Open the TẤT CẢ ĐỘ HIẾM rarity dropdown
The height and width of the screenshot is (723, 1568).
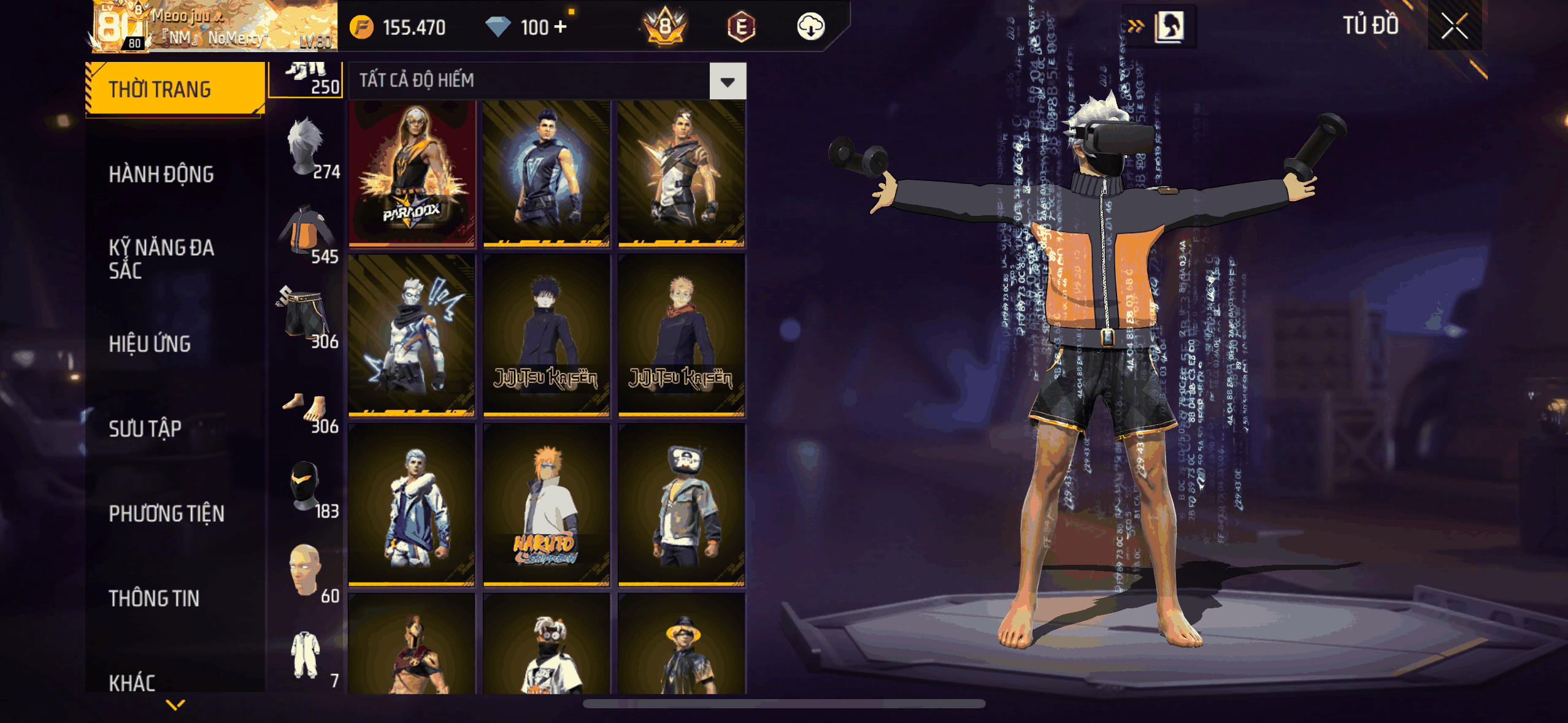[x=728, y=81]
